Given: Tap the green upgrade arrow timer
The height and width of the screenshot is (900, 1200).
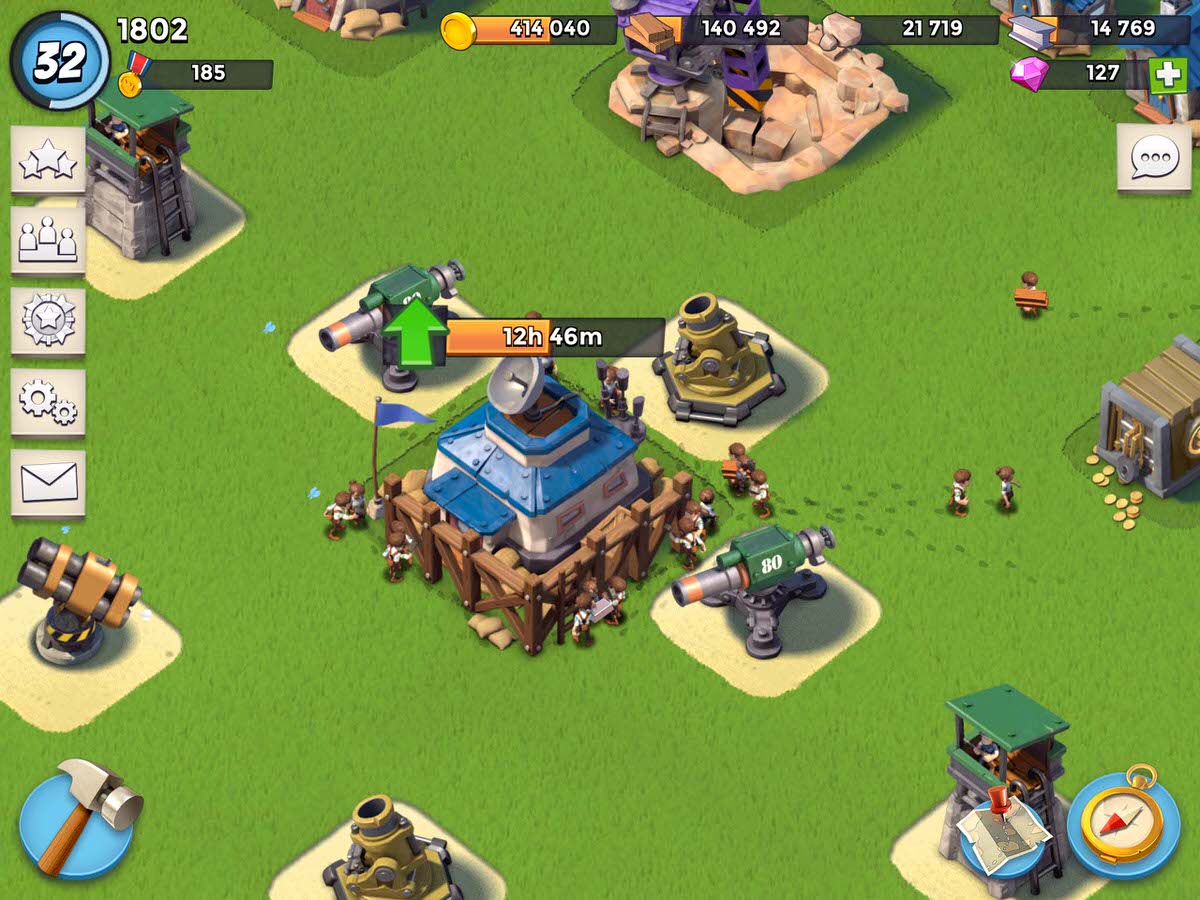Looking at the screenshot, I should 416,335.
